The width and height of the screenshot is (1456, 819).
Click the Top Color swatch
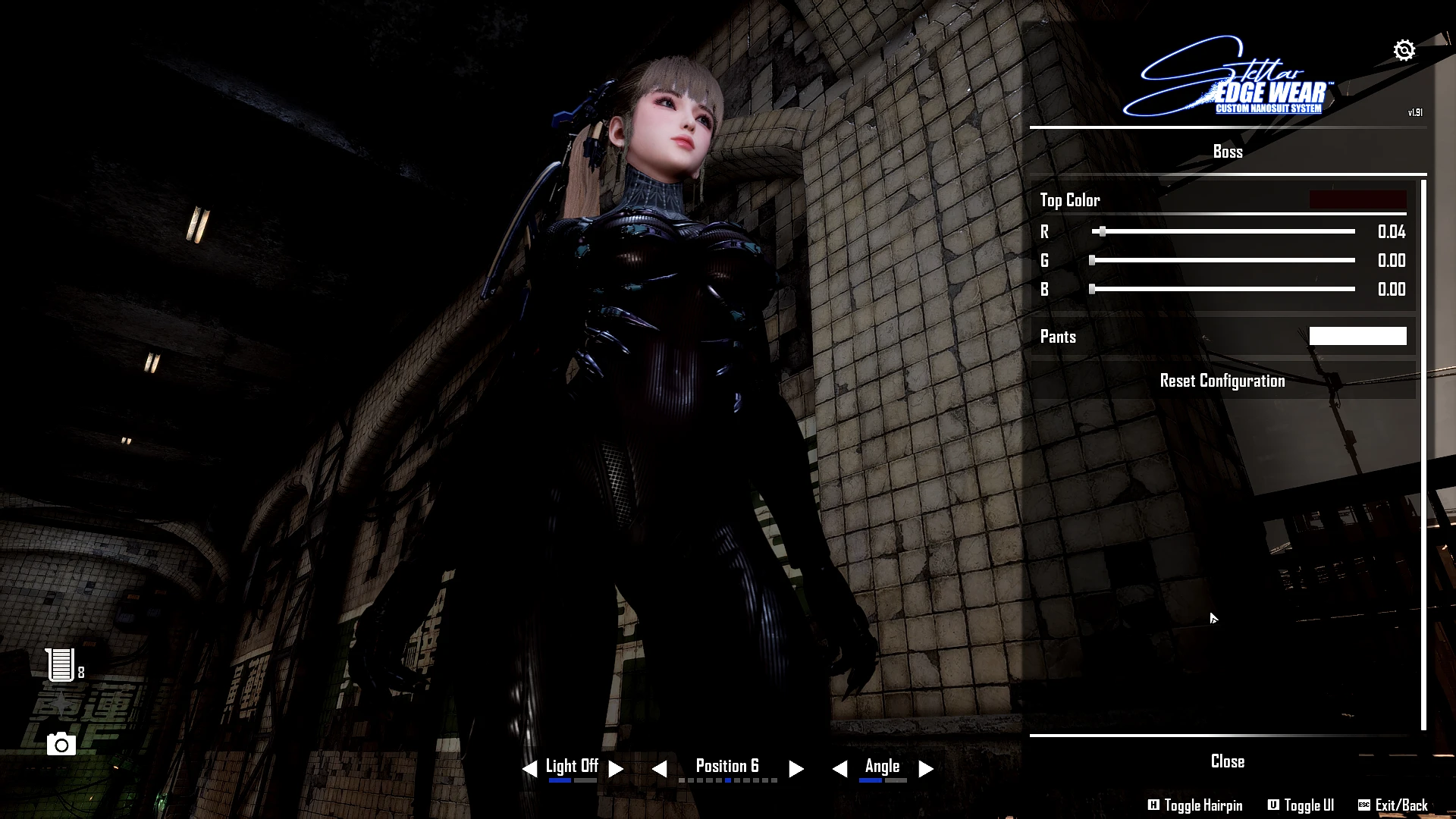(1357, 200)
